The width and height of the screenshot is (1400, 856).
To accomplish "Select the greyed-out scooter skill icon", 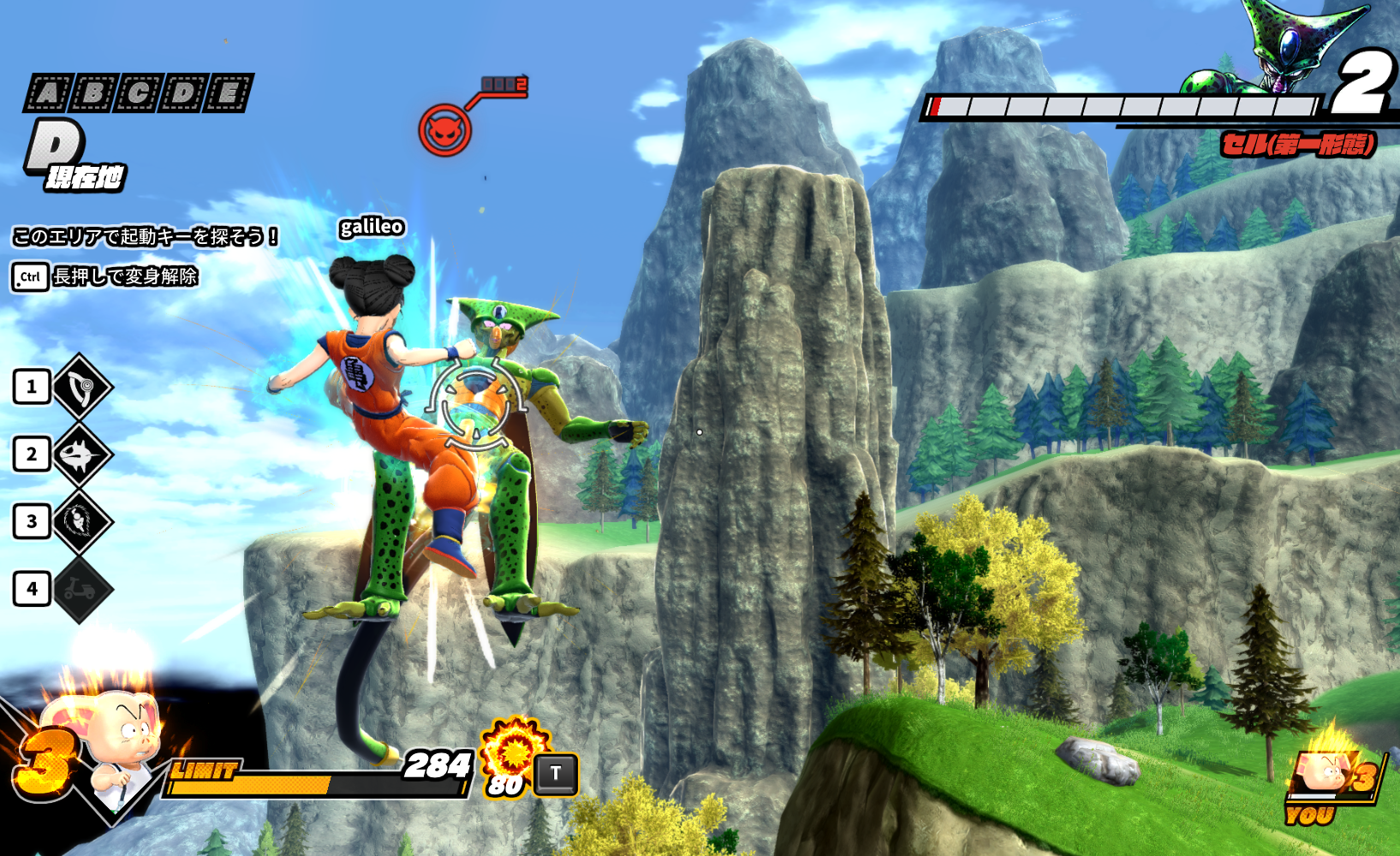I will click(x=82, y=589).
